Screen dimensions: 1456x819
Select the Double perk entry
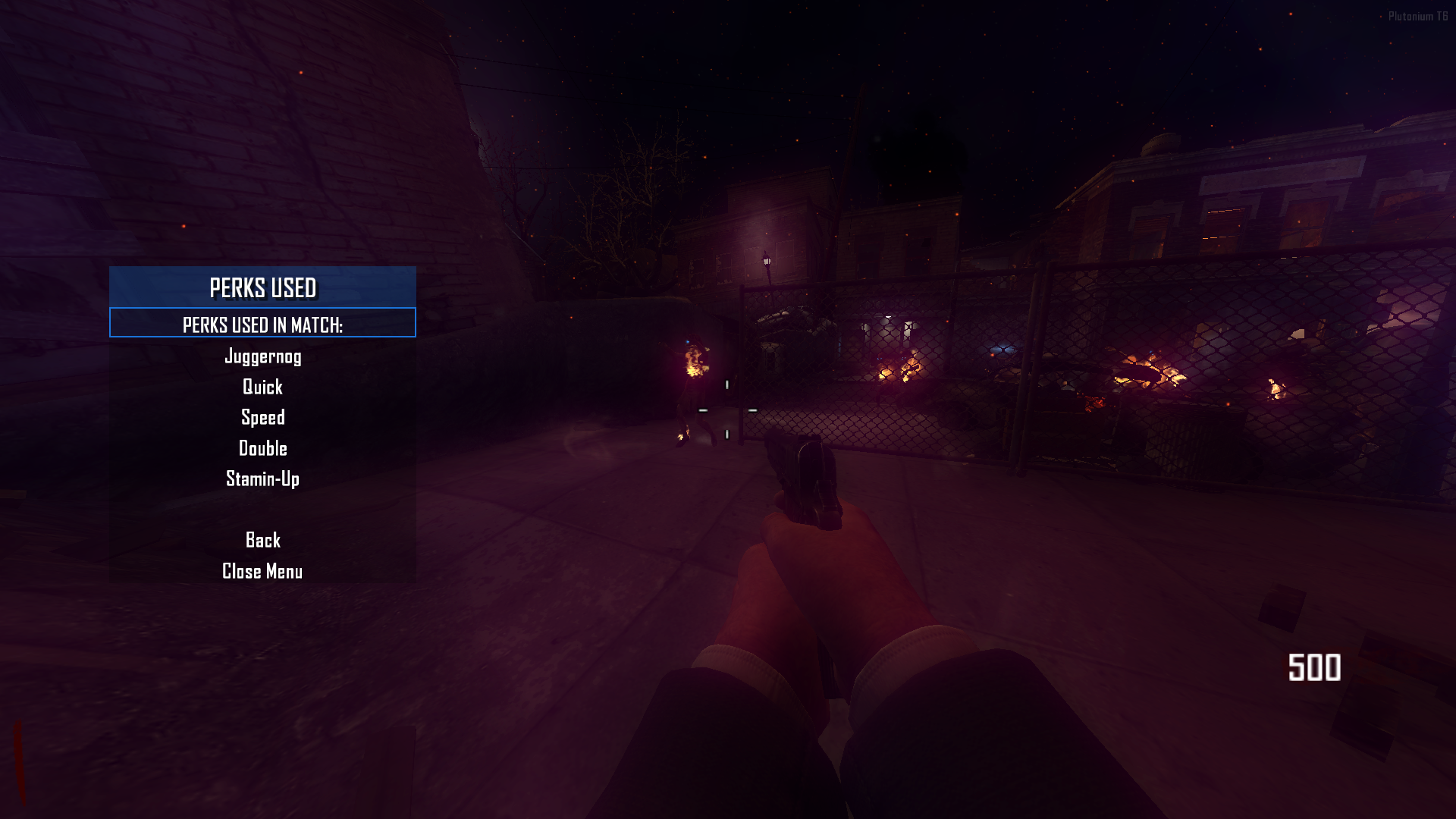[262, 449]
